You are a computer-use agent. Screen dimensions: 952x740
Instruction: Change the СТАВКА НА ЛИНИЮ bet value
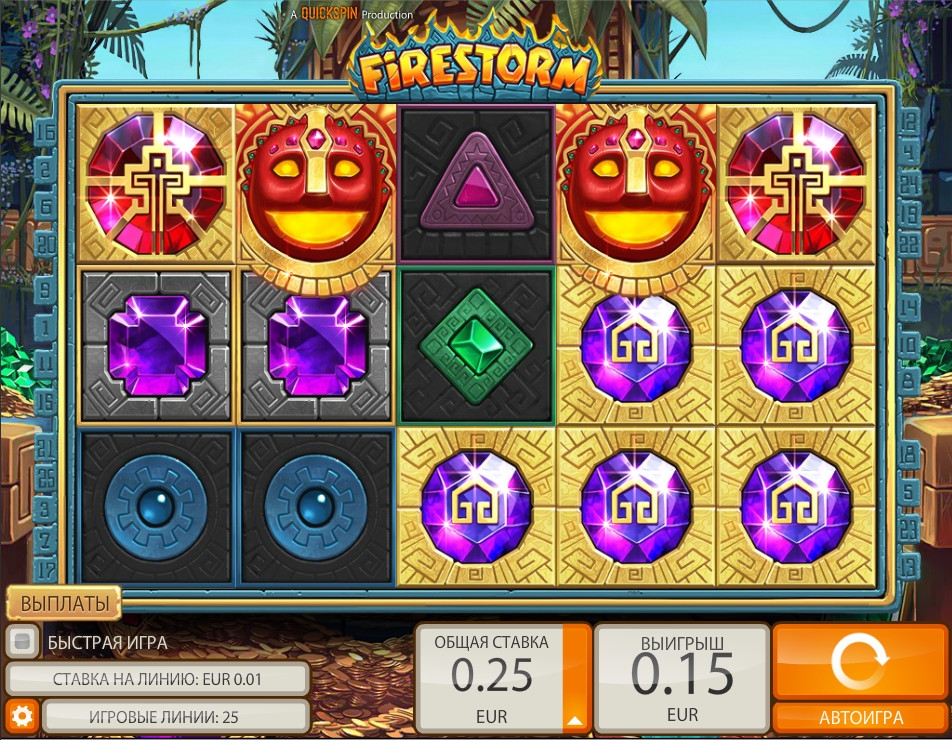tap(157, 679)
